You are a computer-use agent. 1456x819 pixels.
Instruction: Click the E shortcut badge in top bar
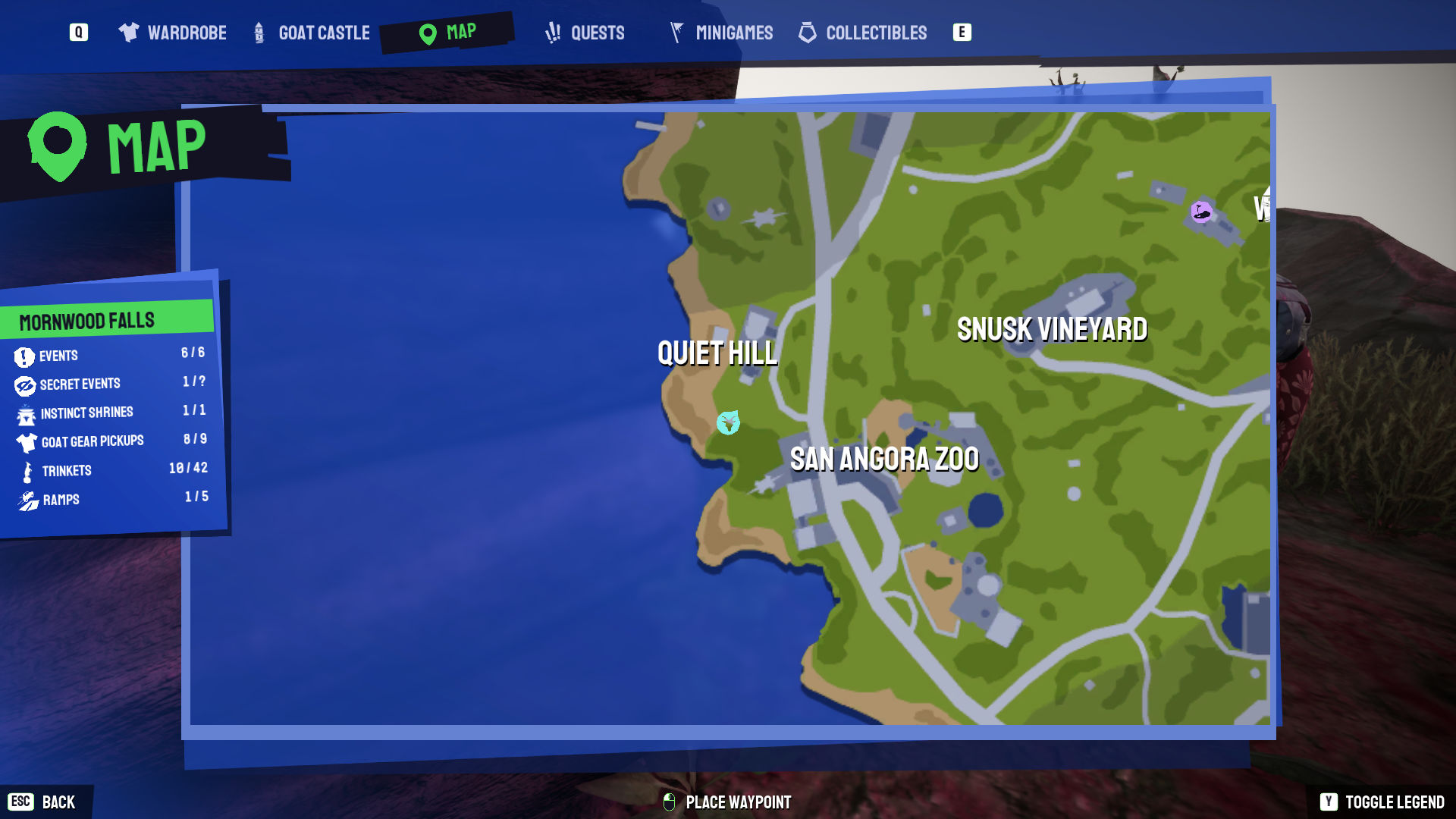click(x=962, y=33)
